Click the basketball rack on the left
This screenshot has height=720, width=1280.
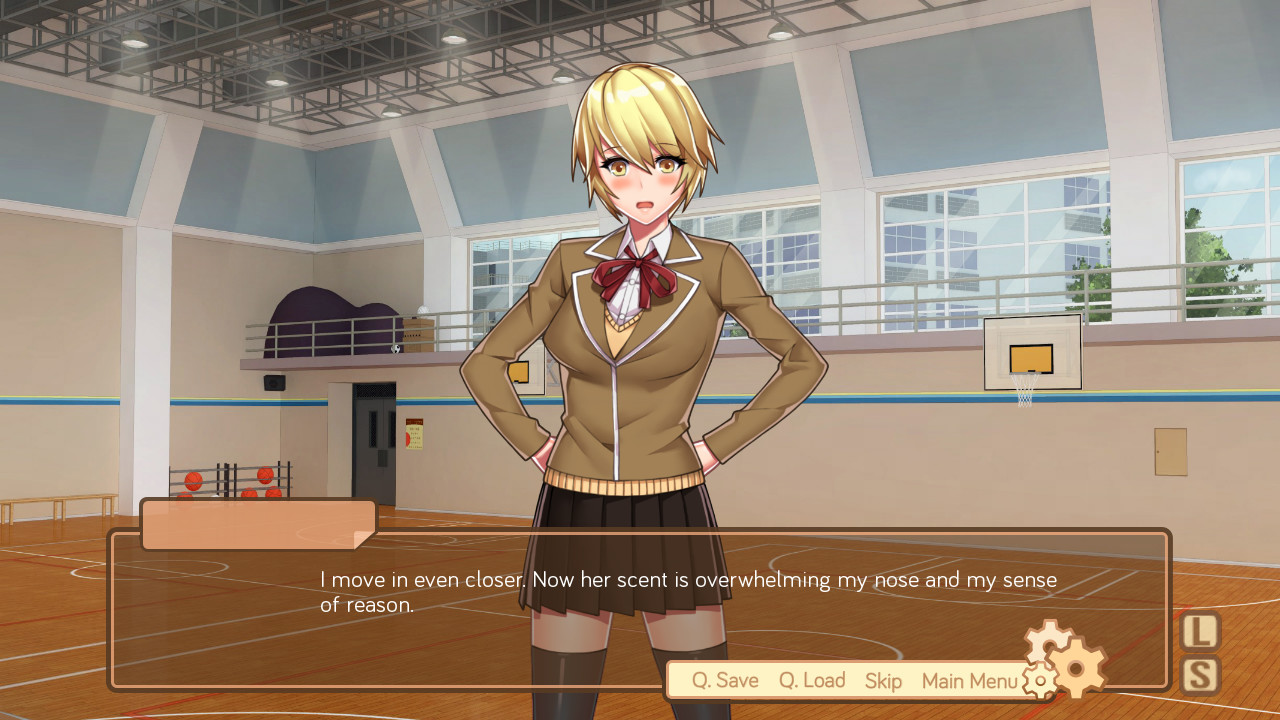tap(230, 480)
